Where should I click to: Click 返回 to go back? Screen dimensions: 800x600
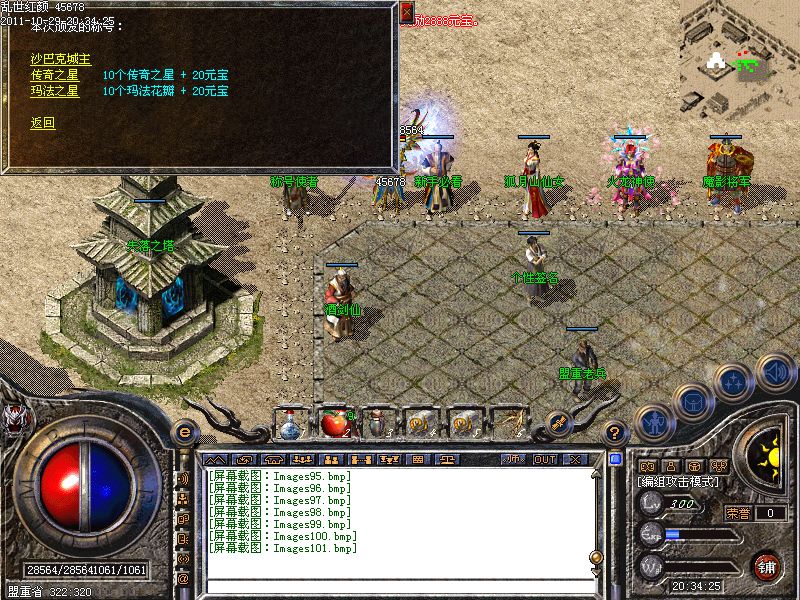pyautogui.click(x=42, y=123)
